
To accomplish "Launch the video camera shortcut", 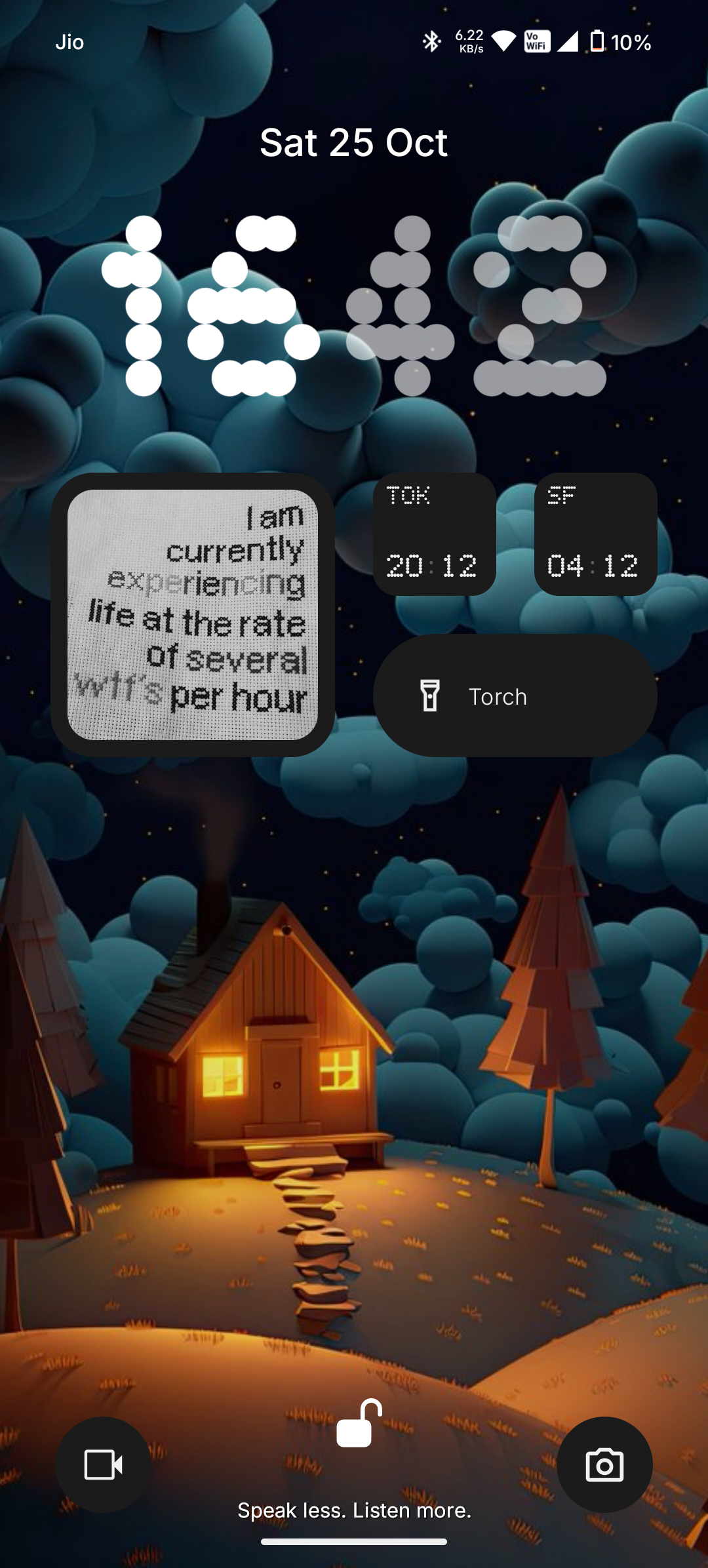I will pyautogui.click(x=104, y=1464).
